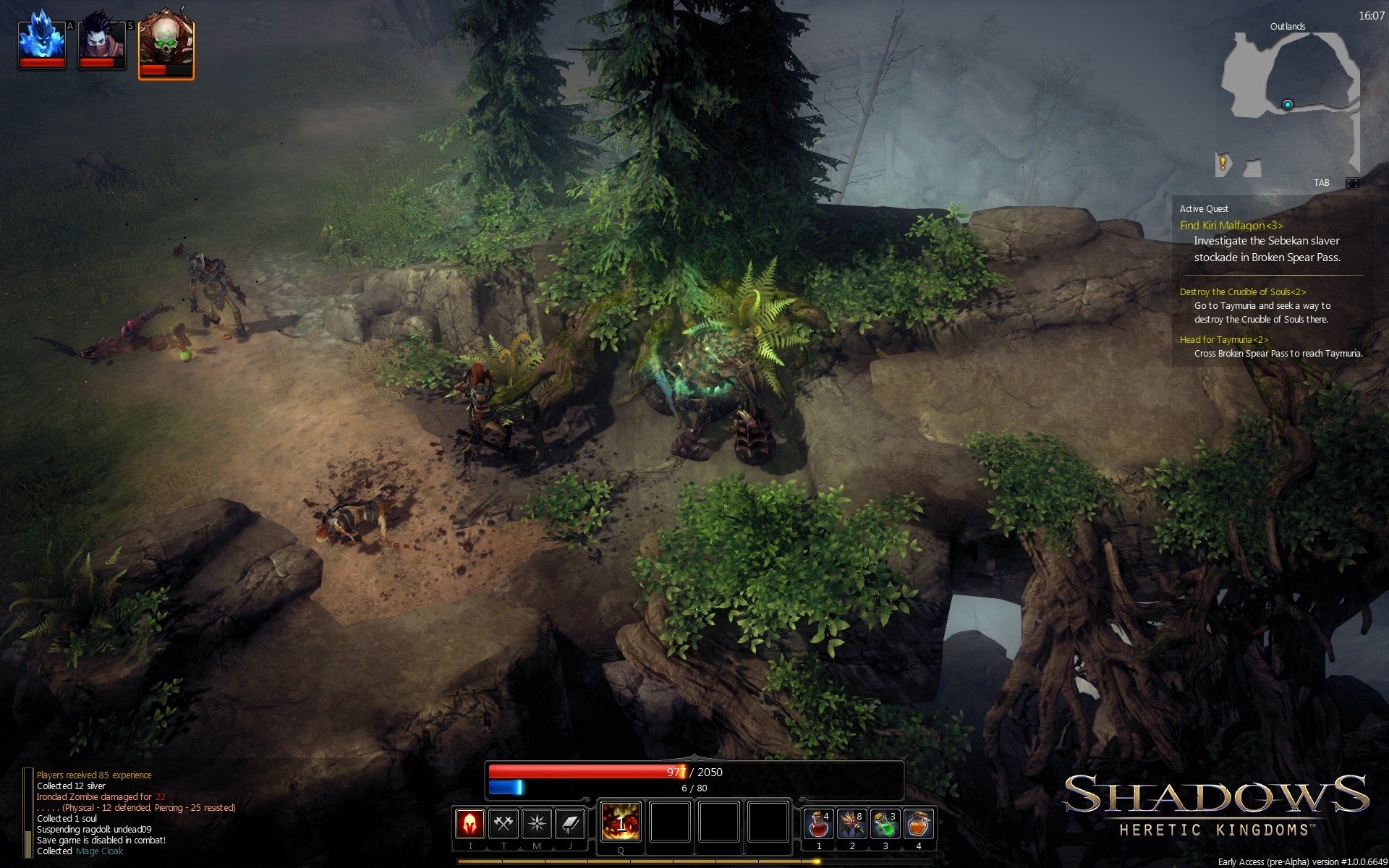Select the Destroy the Crucible of Souls quest
This screenshot has height=868, width=1389.
[1242, 292]
